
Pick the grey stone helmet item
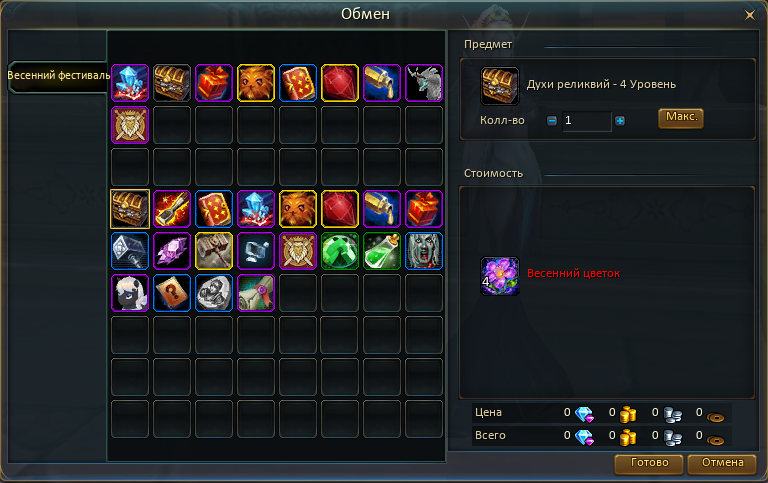point(214,293)
